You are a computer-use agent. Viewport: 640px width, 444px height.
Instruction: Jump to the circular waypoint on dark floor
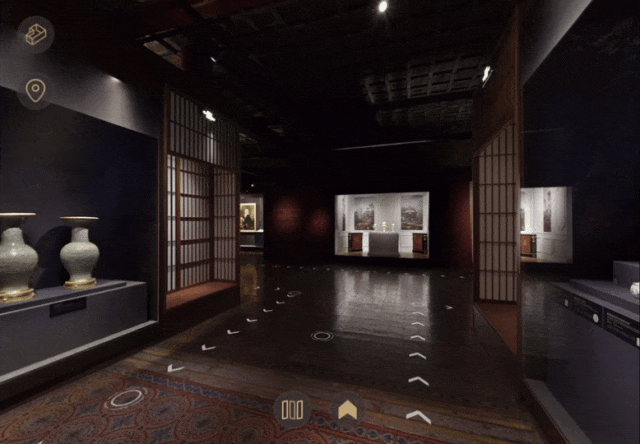322,336
